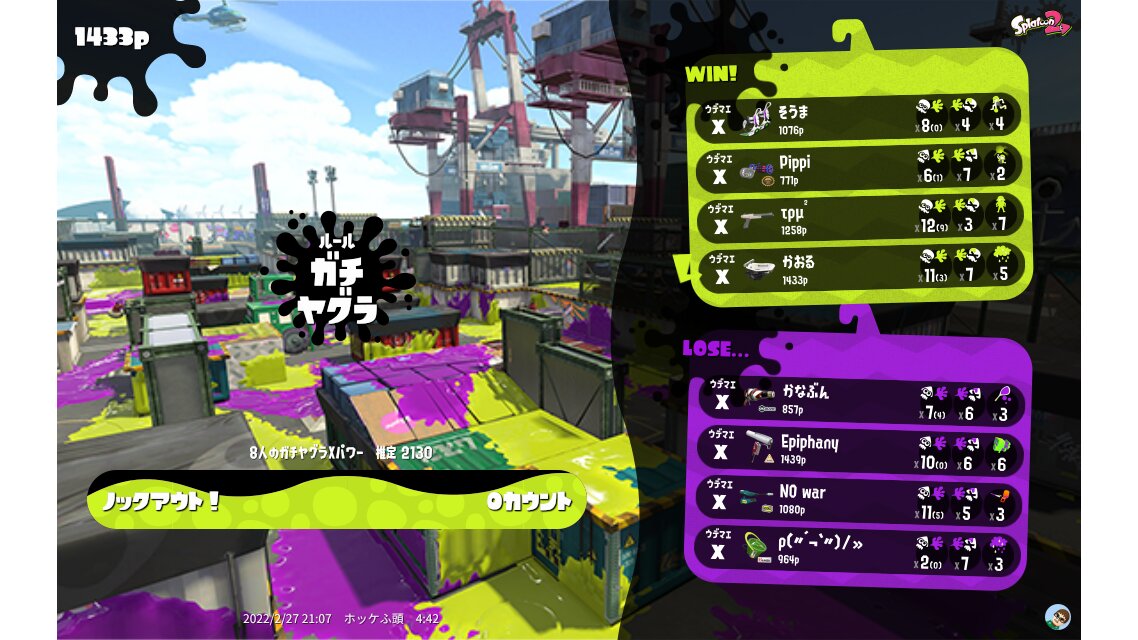Click the user avatar icon
The width and height of the screenshot is (1138, 640).
1057,615
